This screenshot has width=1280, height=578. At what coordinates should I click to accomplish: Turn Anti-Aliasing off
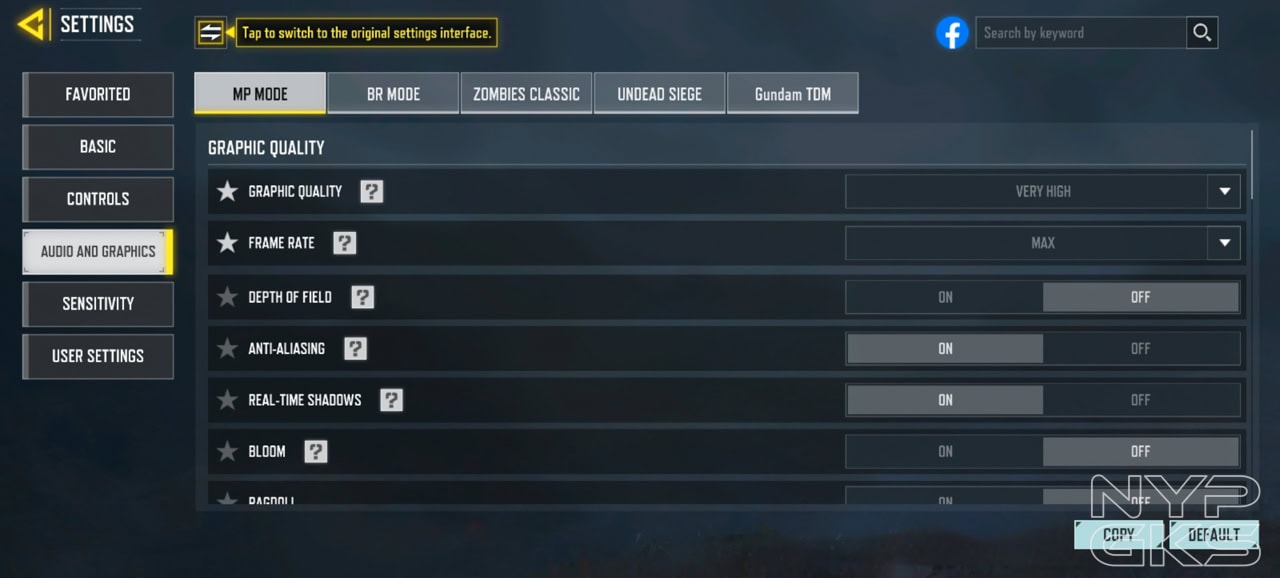coord(1140,349)
